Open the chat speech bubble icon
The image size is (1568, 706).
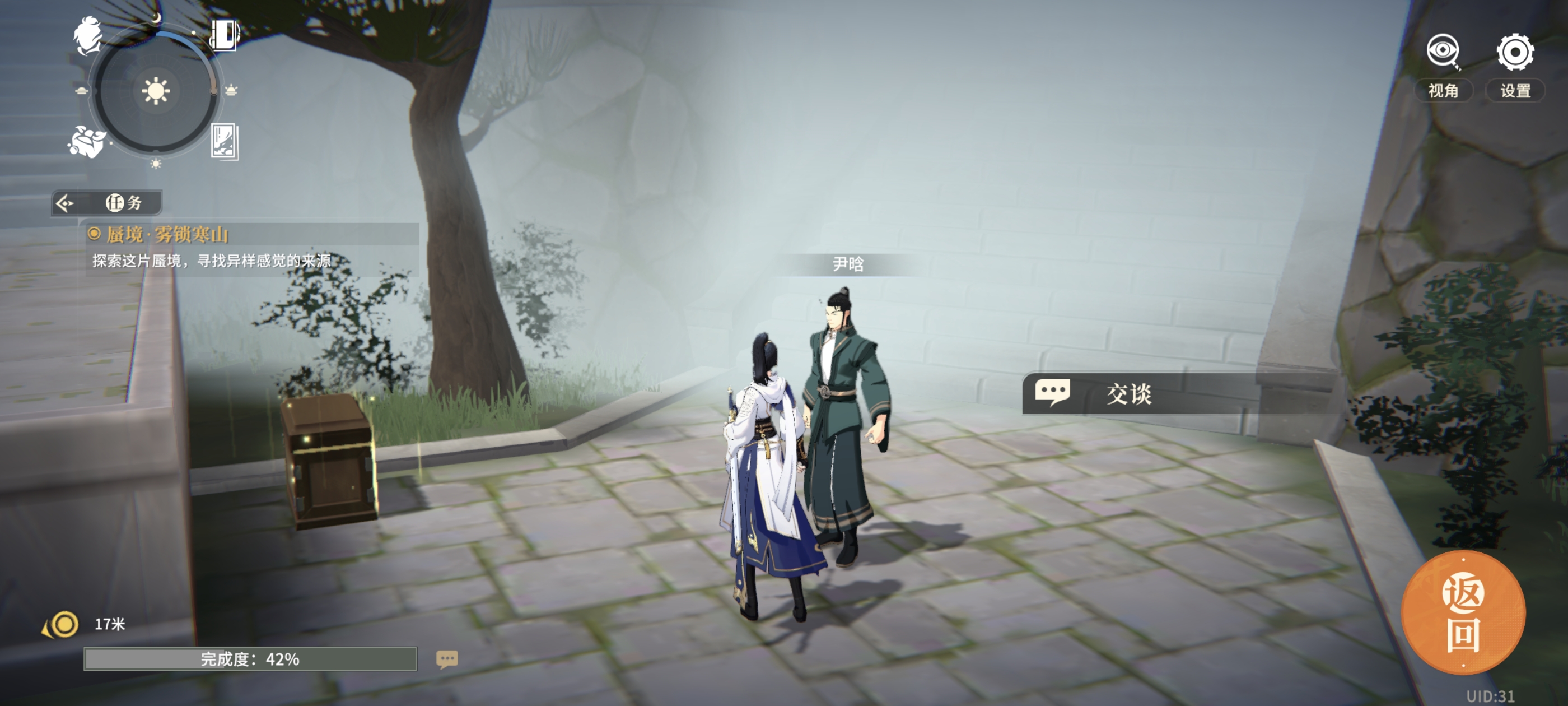(x=447, y=658)
